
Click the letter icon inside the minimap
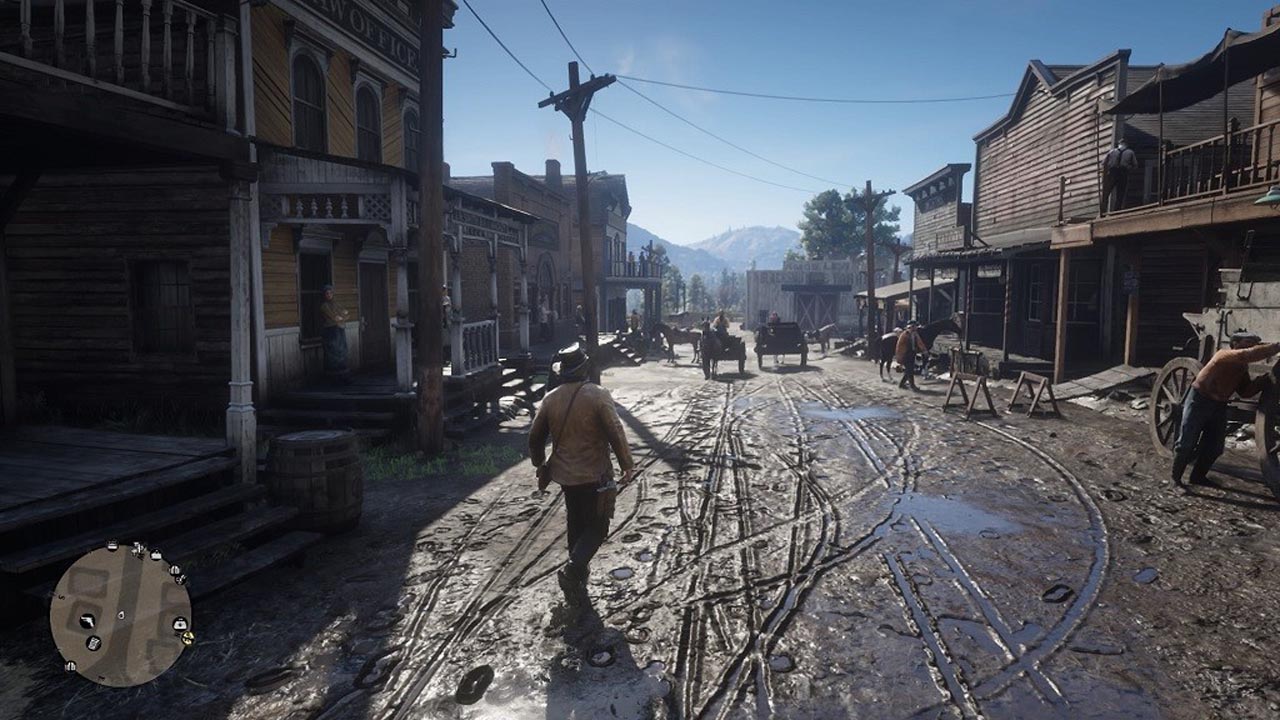94,642
